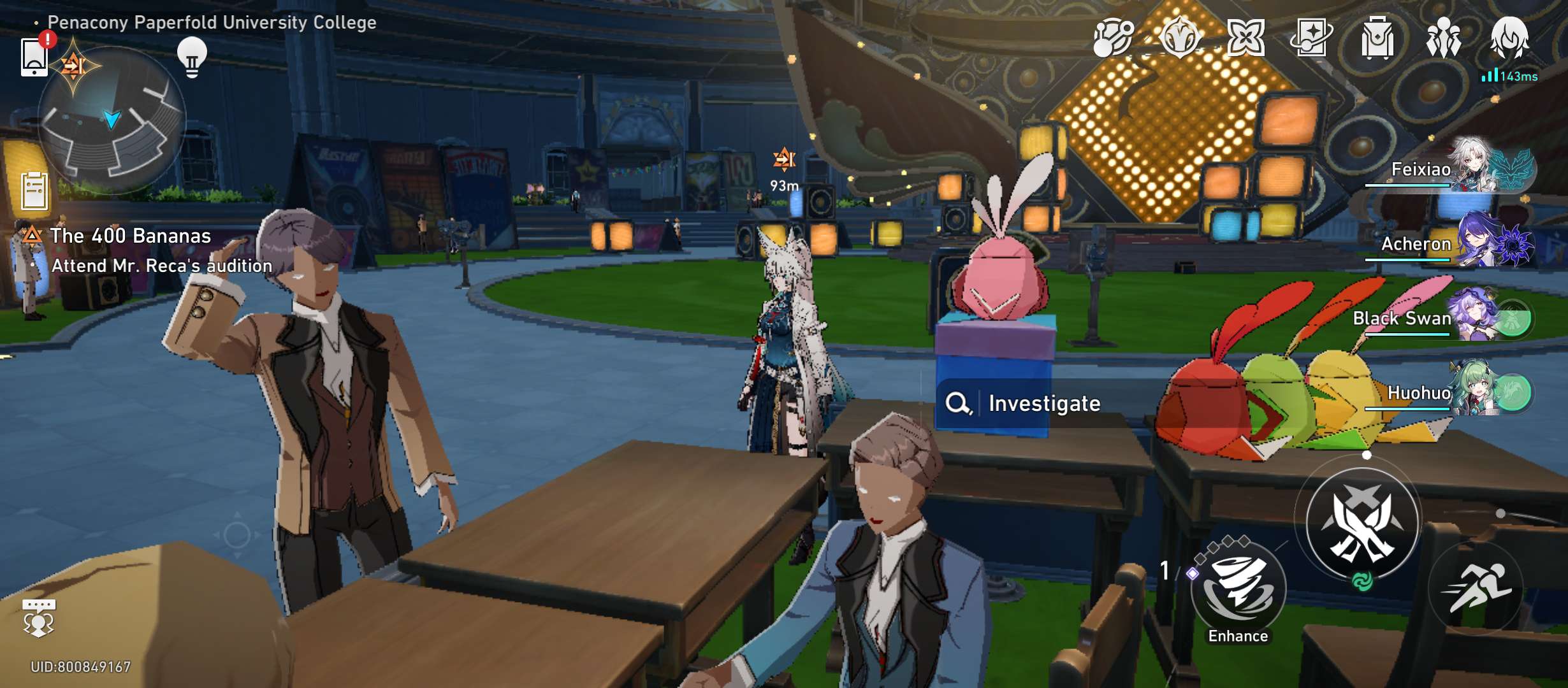Open the four-petal flower icon

(1245, 38)
